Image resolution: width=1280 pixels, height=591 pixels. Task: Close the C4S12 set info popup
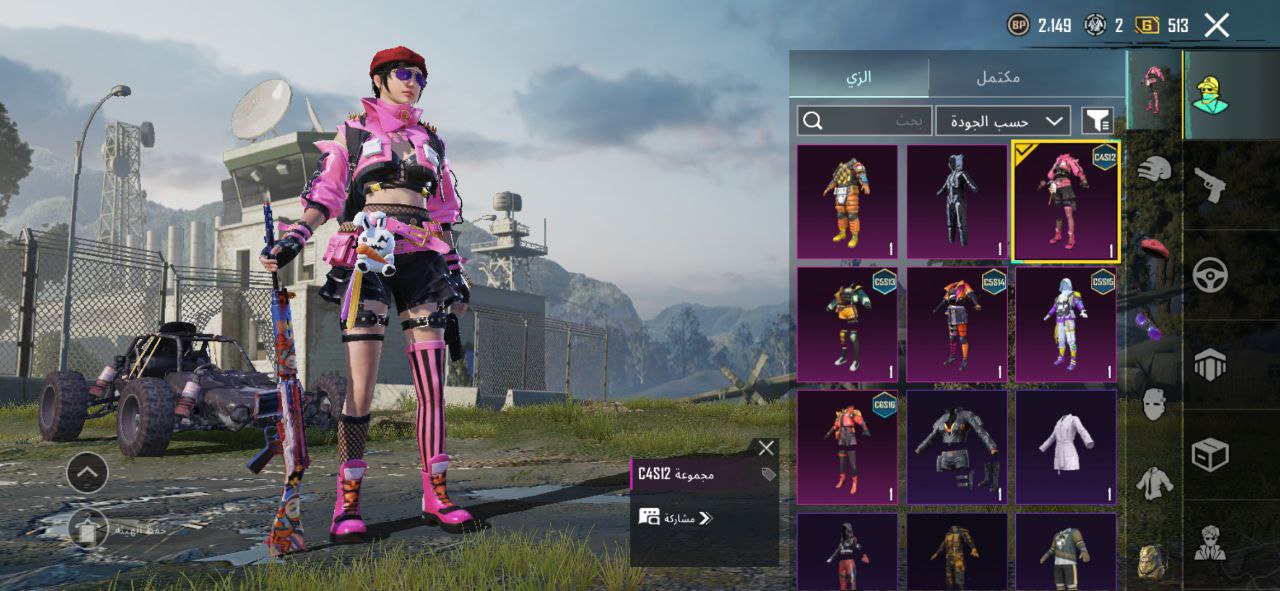[x=766, y=448]
